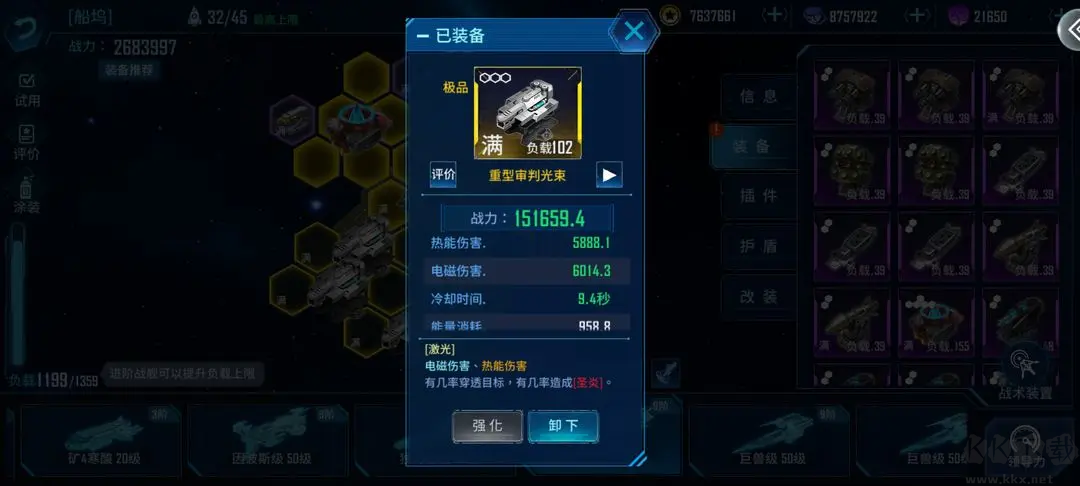The height and width of the screenshot is (486, 1080).
Task: Close the 已装备 equipment popup
Action: 634,31
